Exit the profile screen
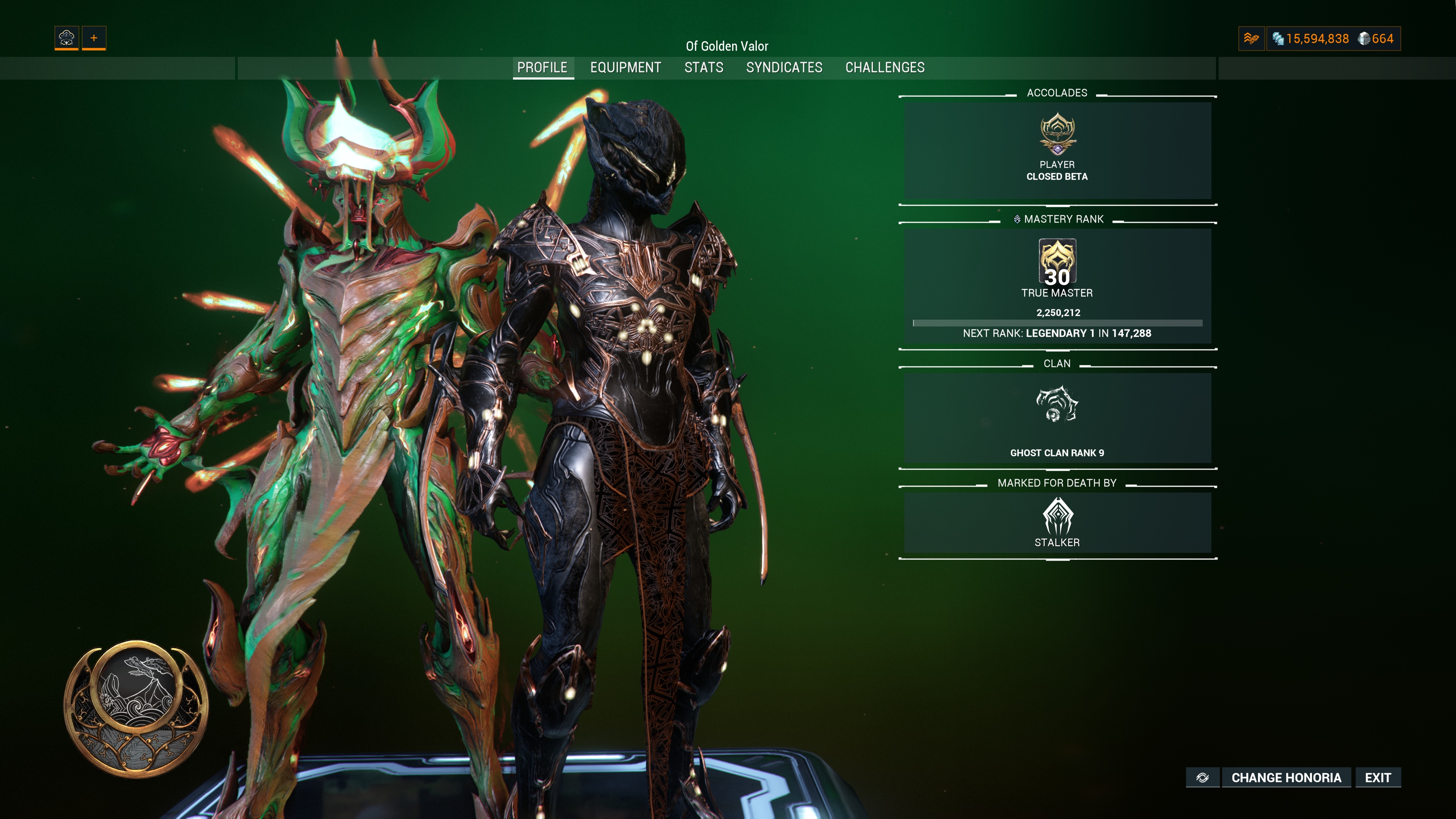The height and width of the screenshot is (819, 1456). pyautogui.click(x=1378, y=778)
